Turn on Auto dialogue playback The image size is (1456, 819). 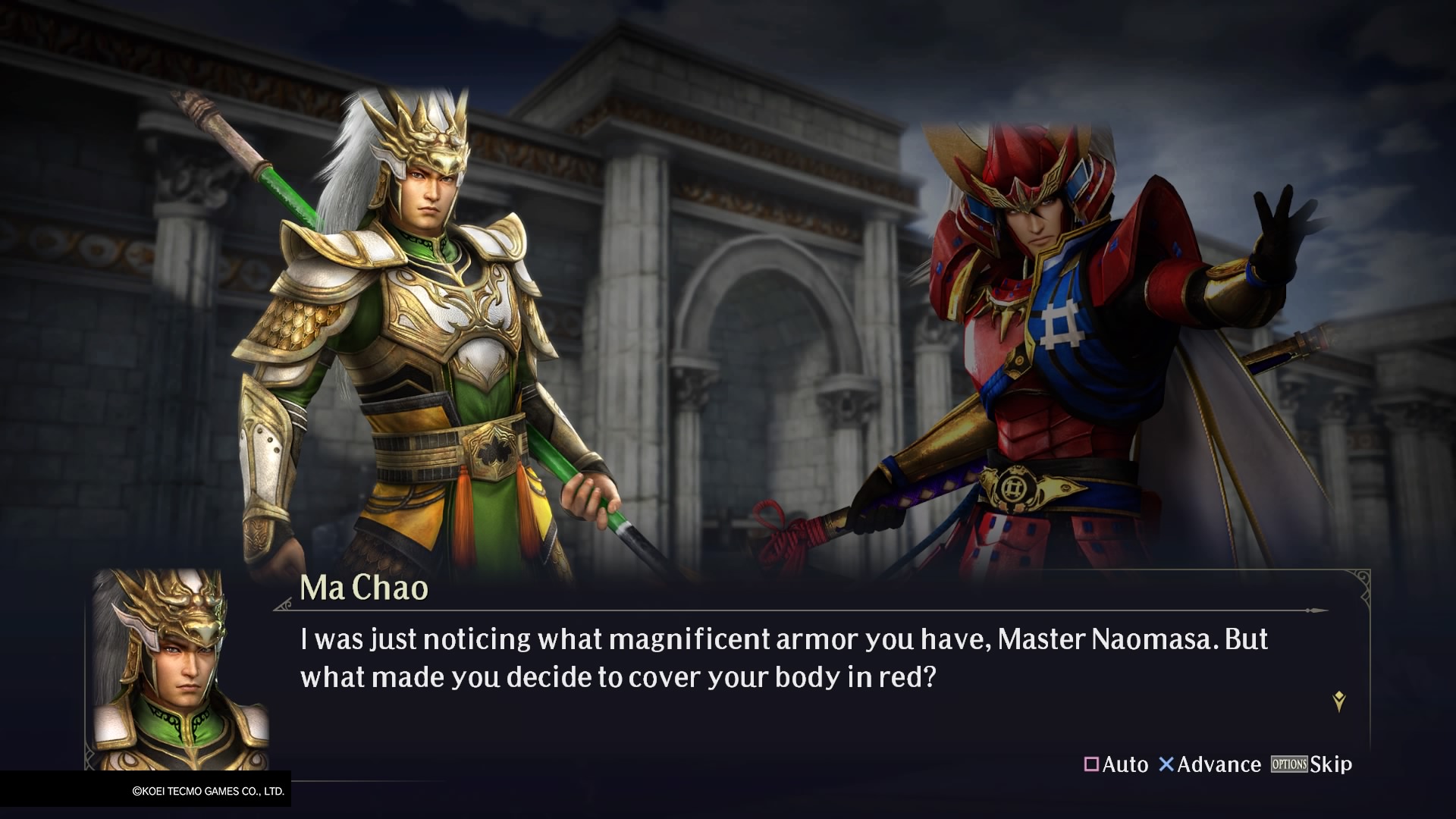click(x=1116, y=764)
